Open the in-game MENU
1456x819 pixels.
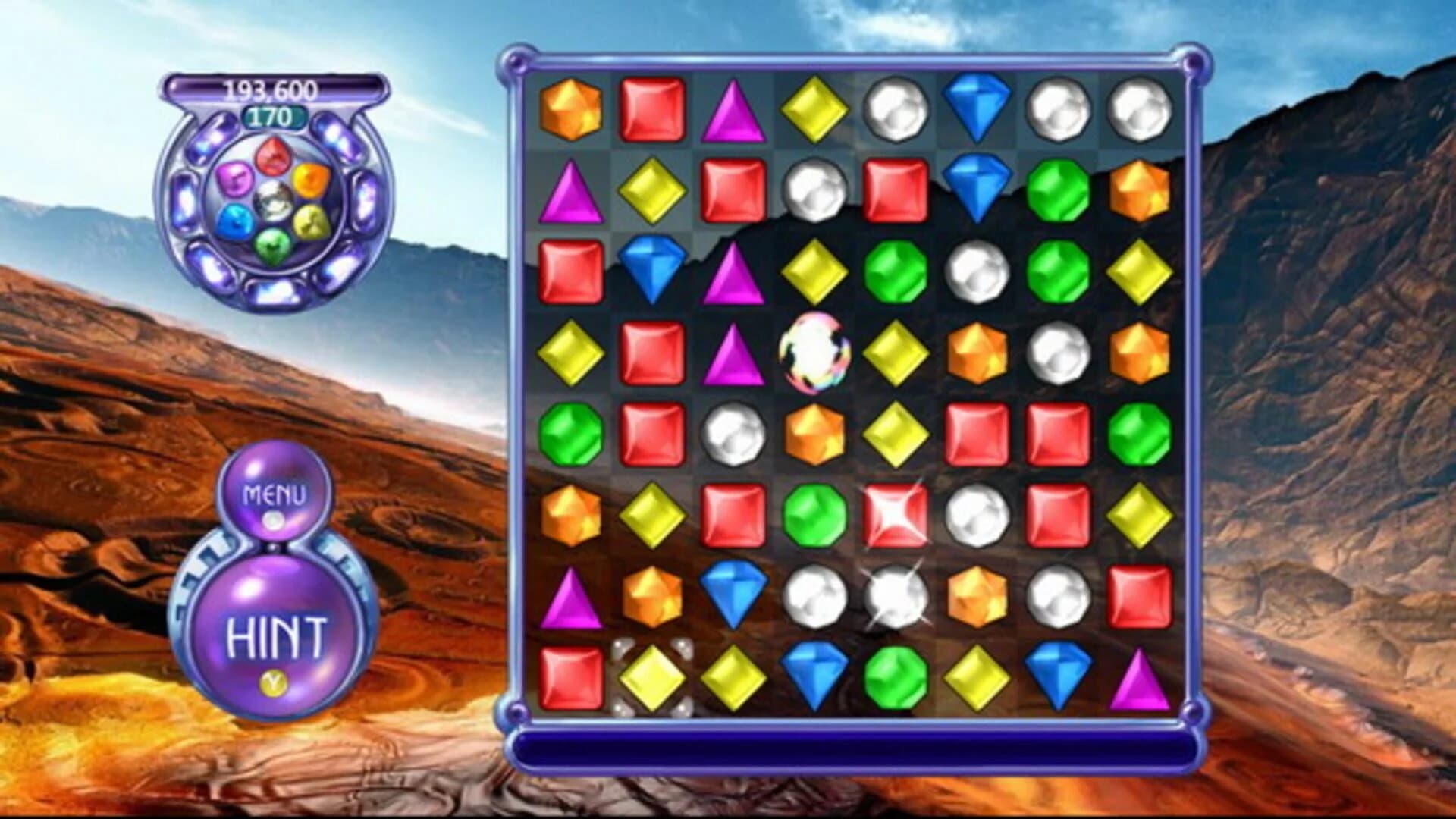[275, 494]
